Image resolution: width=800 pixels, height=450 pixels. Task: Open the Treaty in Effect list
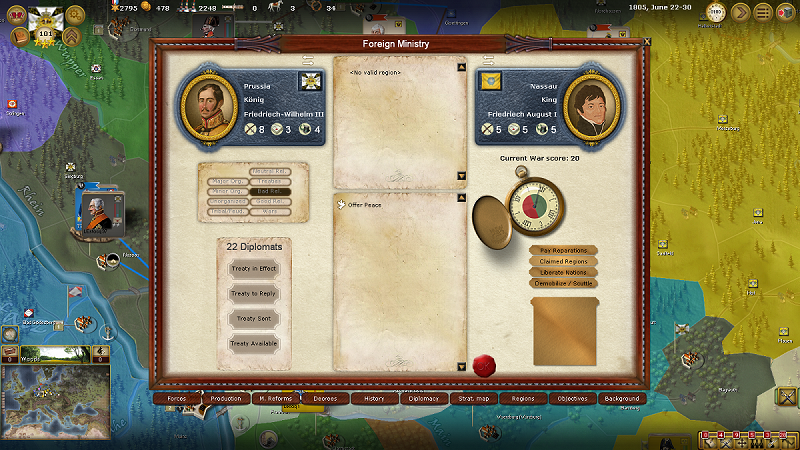tap(253, 269)
